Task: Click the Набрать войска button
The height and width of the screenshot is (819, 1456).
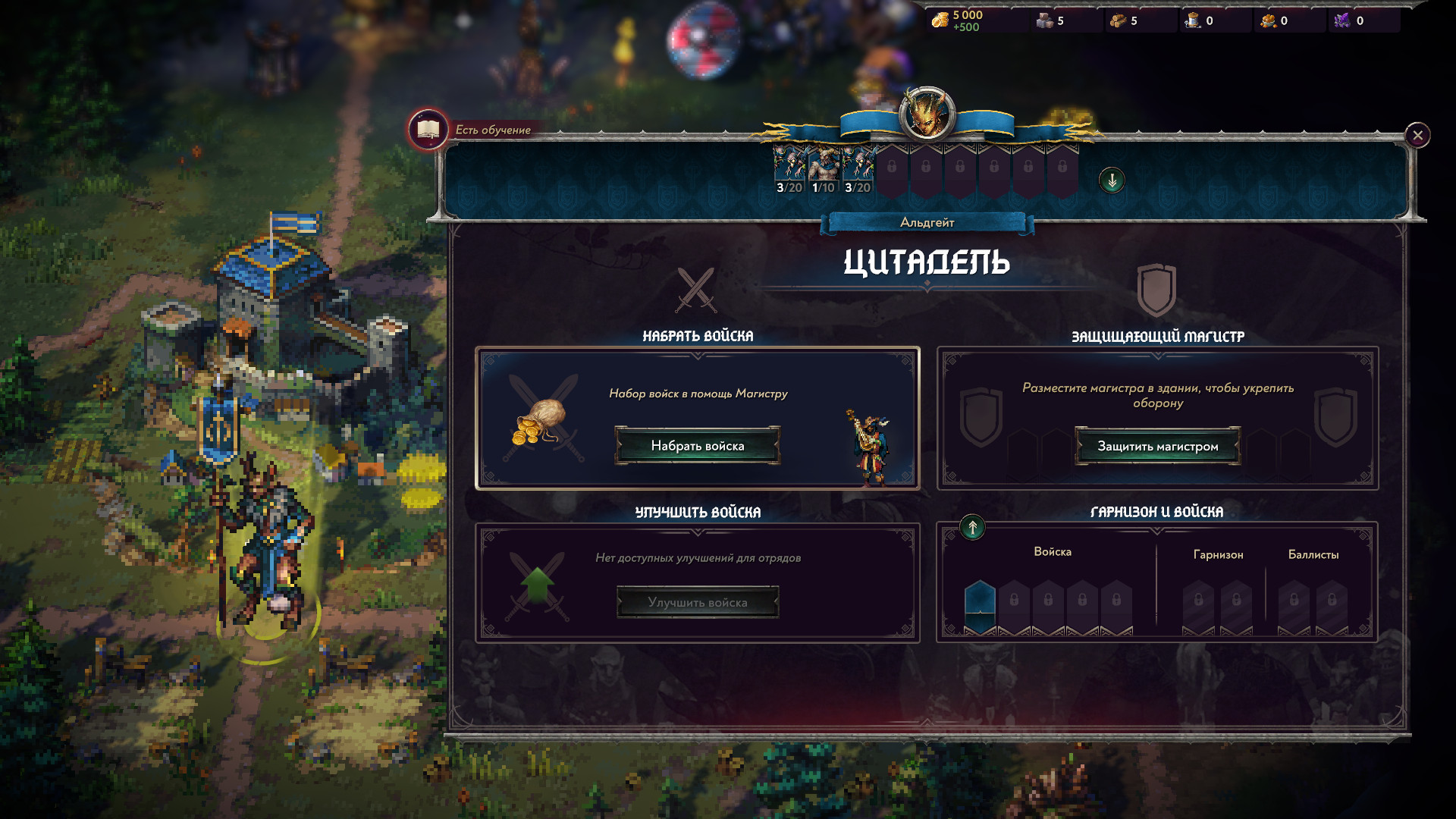Action: 697,446
